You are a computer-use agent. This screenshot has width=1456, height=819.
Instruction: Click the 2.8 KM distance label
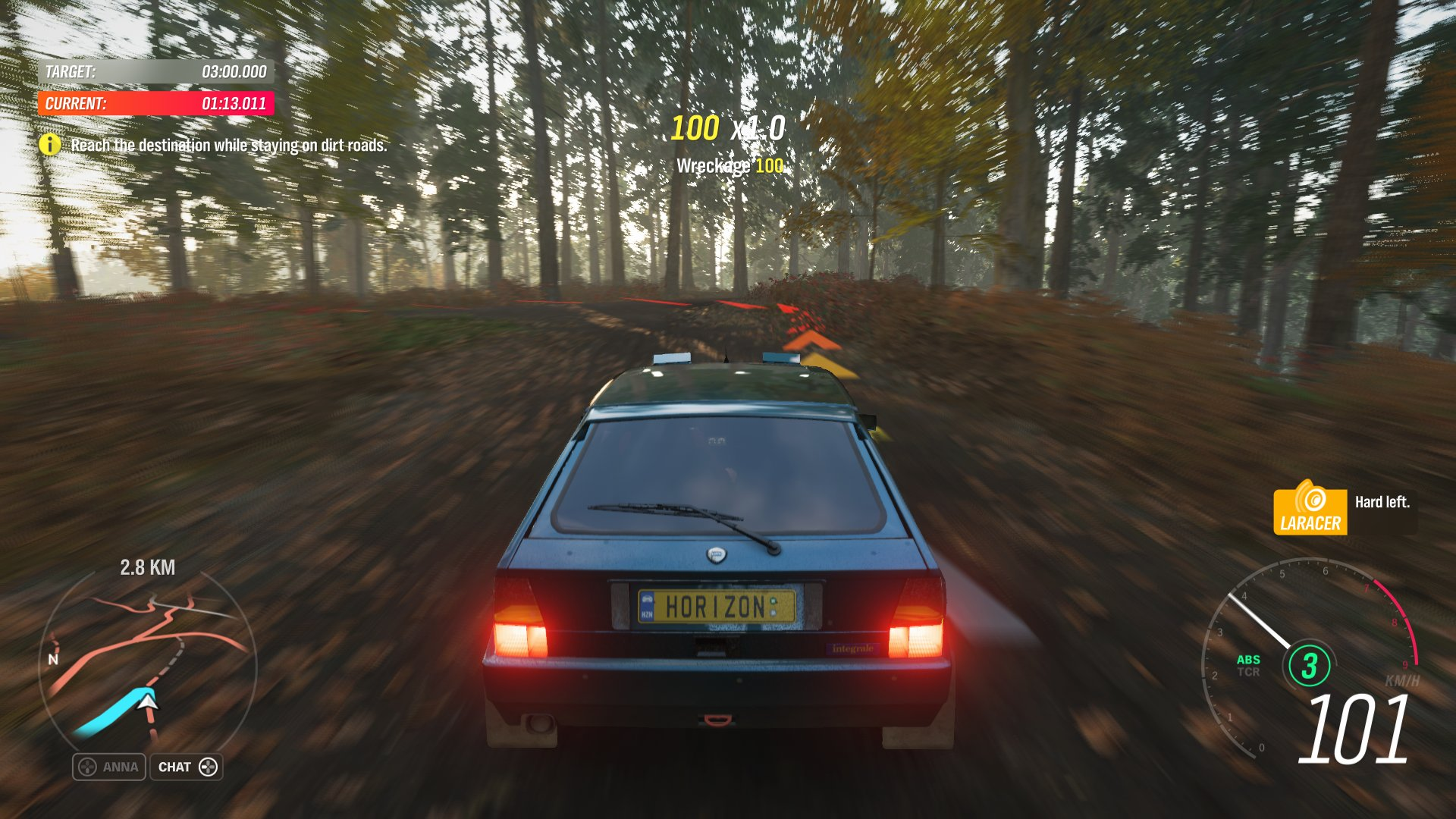click(147, 566)
